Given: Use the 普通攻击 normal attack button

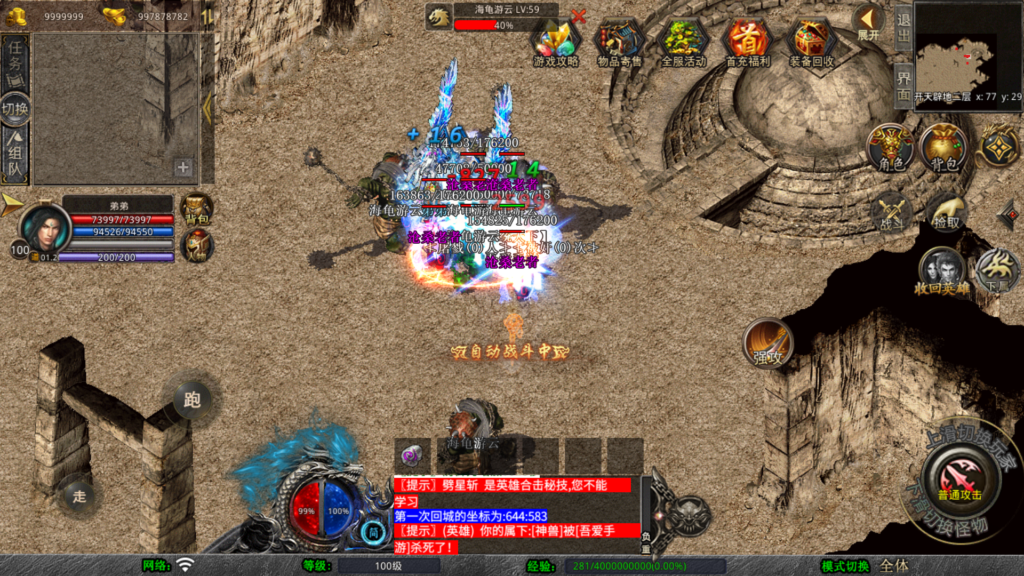Looking at the screenshot, I should [958, 478].
